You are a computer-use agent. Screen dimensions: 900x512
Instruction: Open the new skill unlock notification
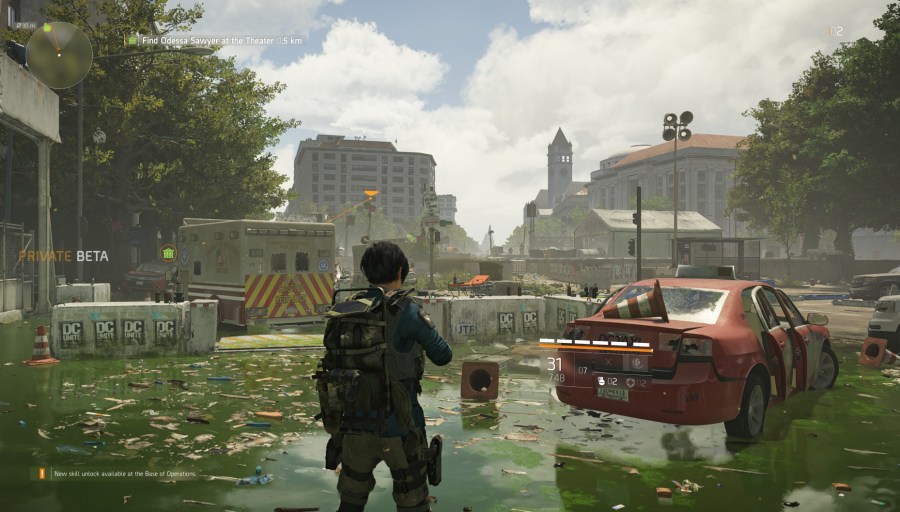[120, 473]
